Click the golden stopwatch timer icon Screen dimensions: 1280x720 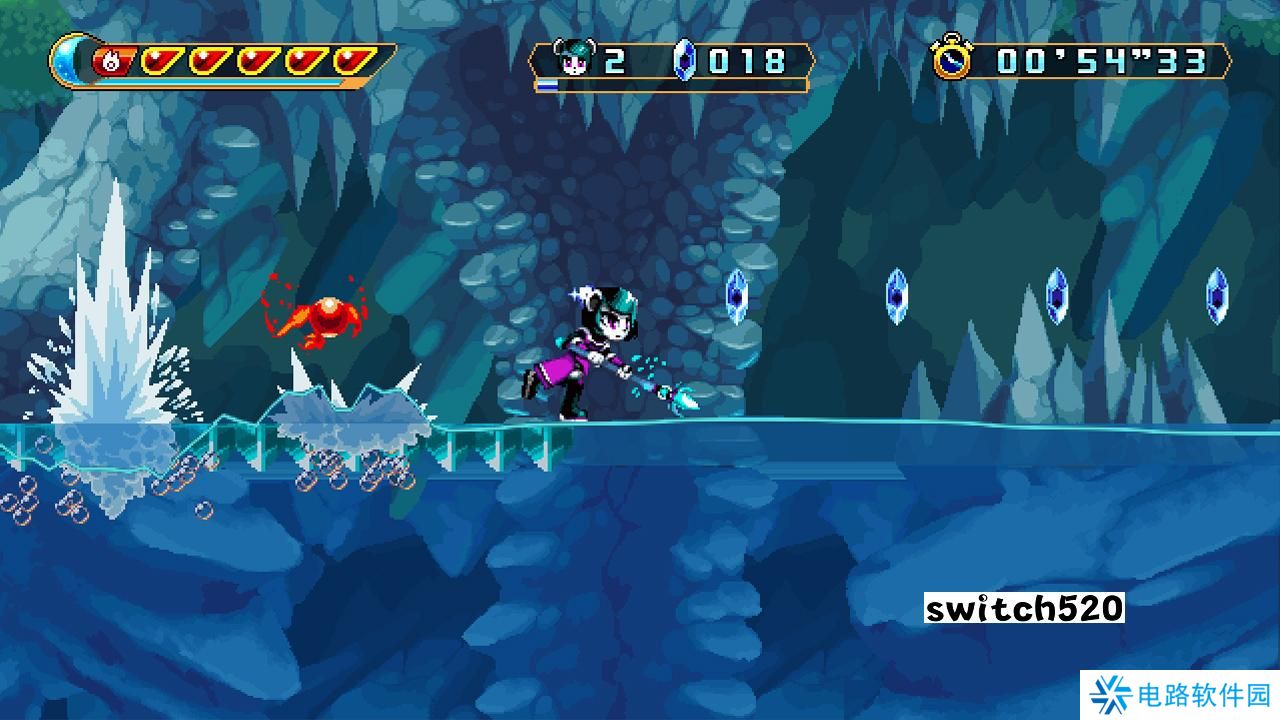pyautogui.click(x=952, y=60)
